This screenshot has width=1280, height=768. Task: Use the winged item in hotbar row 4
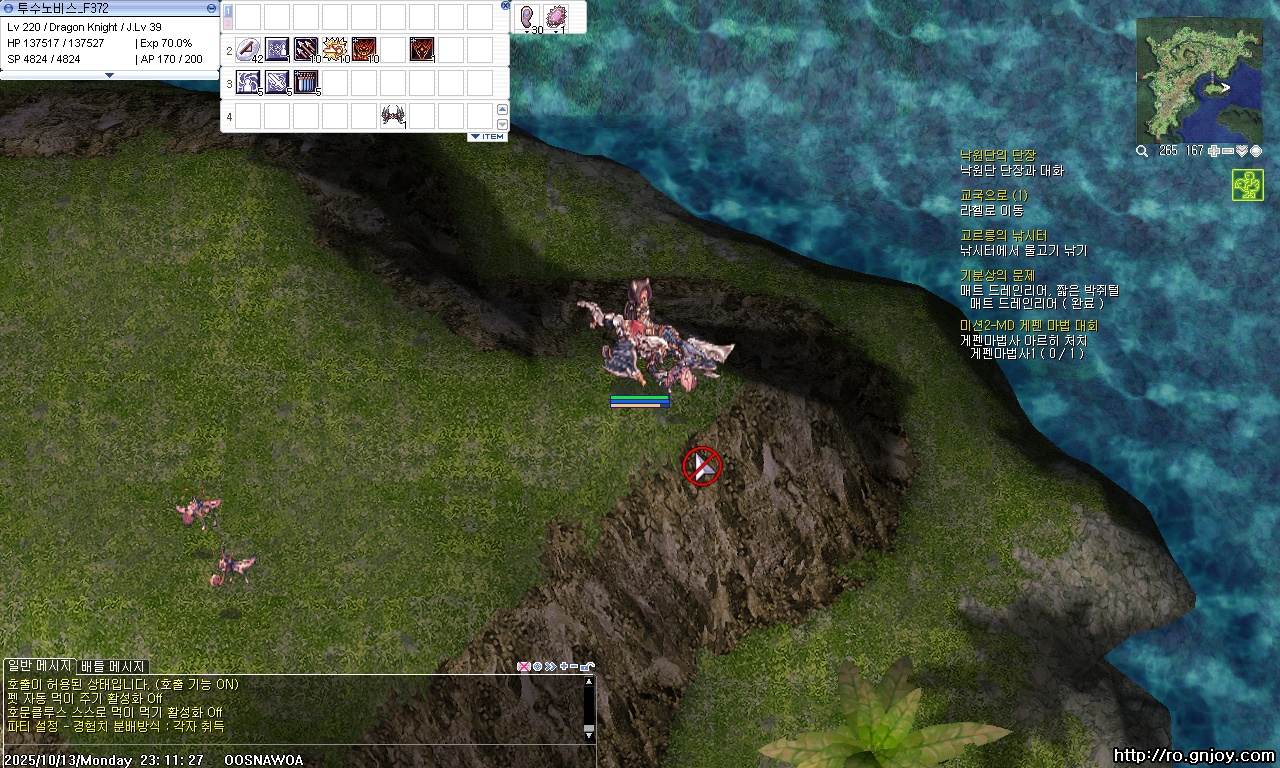pyautogui.click(x=392, y=116)
